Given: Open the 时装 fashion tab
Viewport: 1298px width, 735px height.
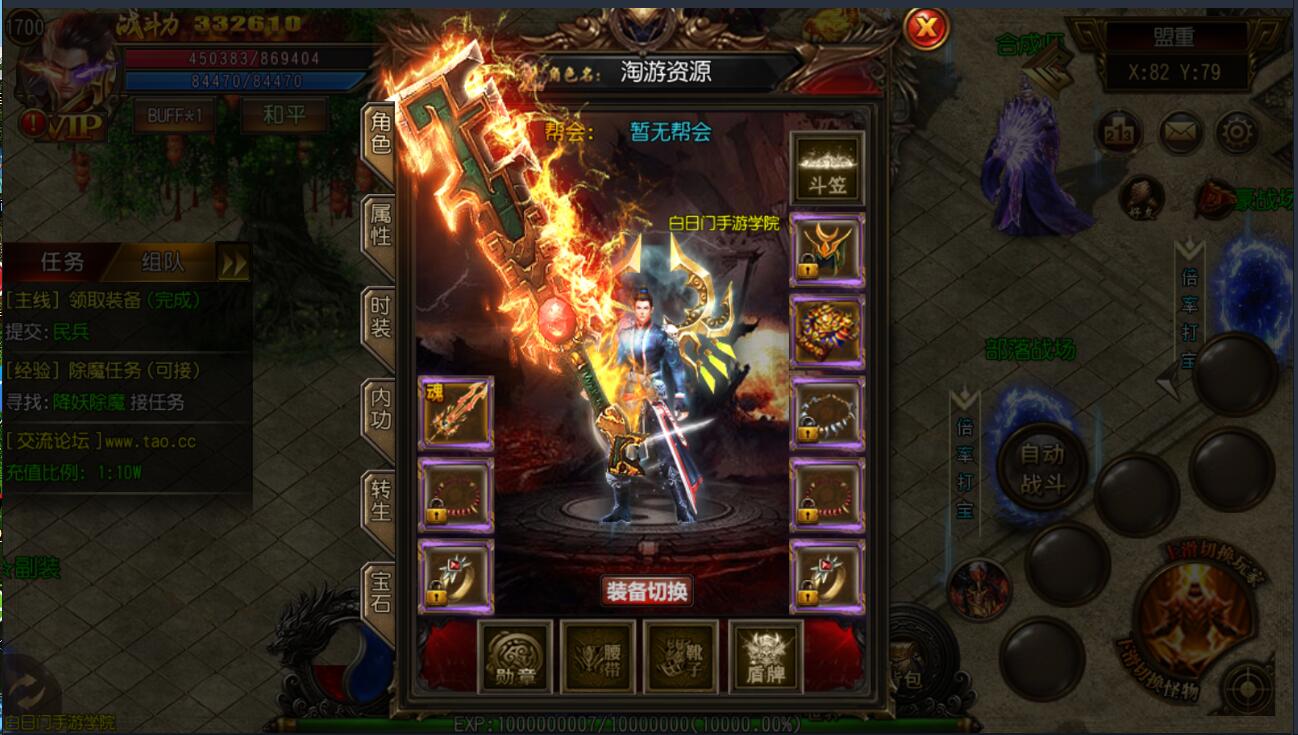Looking at the screenshot, I should (x=381, y=317).
